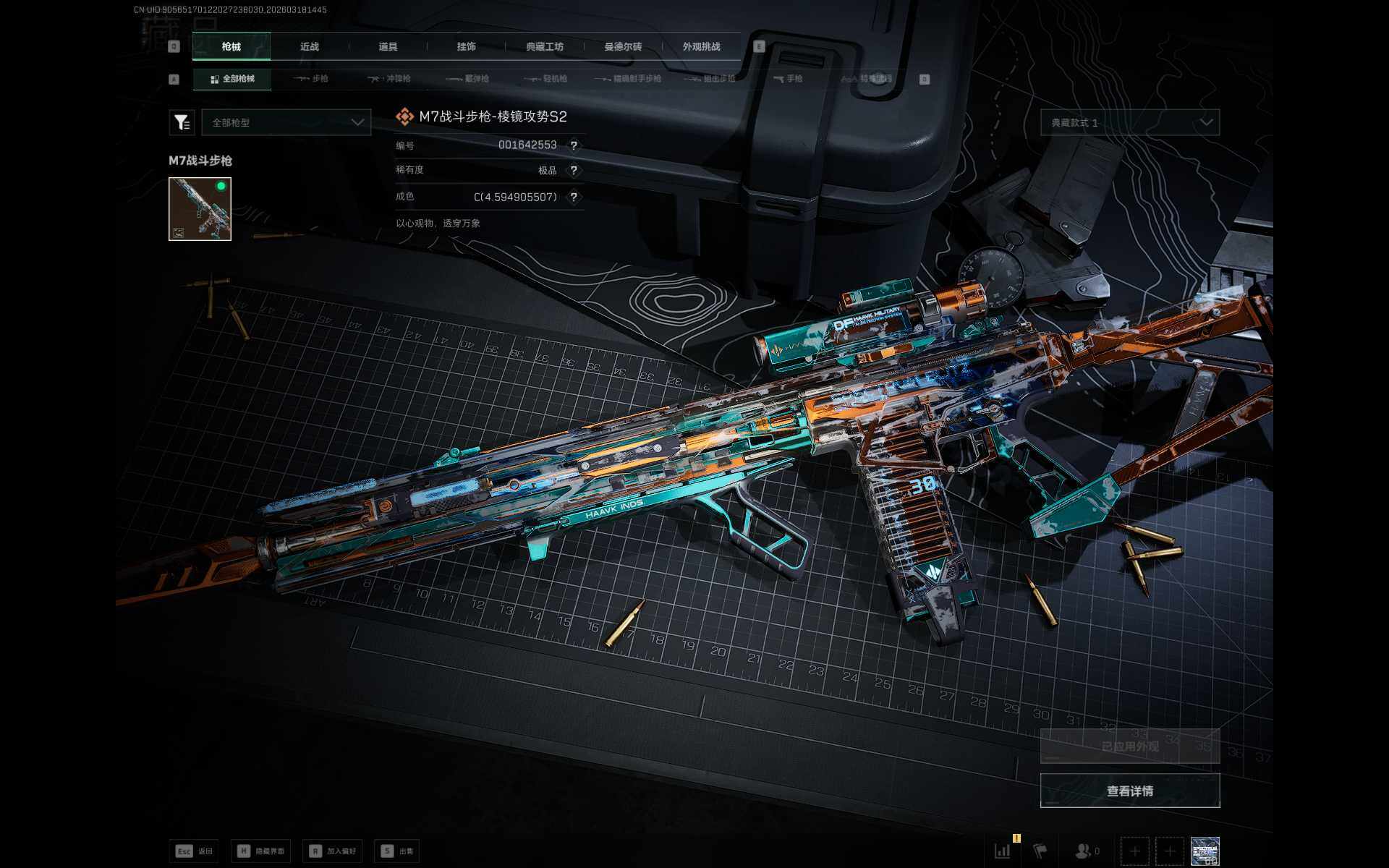Open the 道具 items tab

[388, 46]
